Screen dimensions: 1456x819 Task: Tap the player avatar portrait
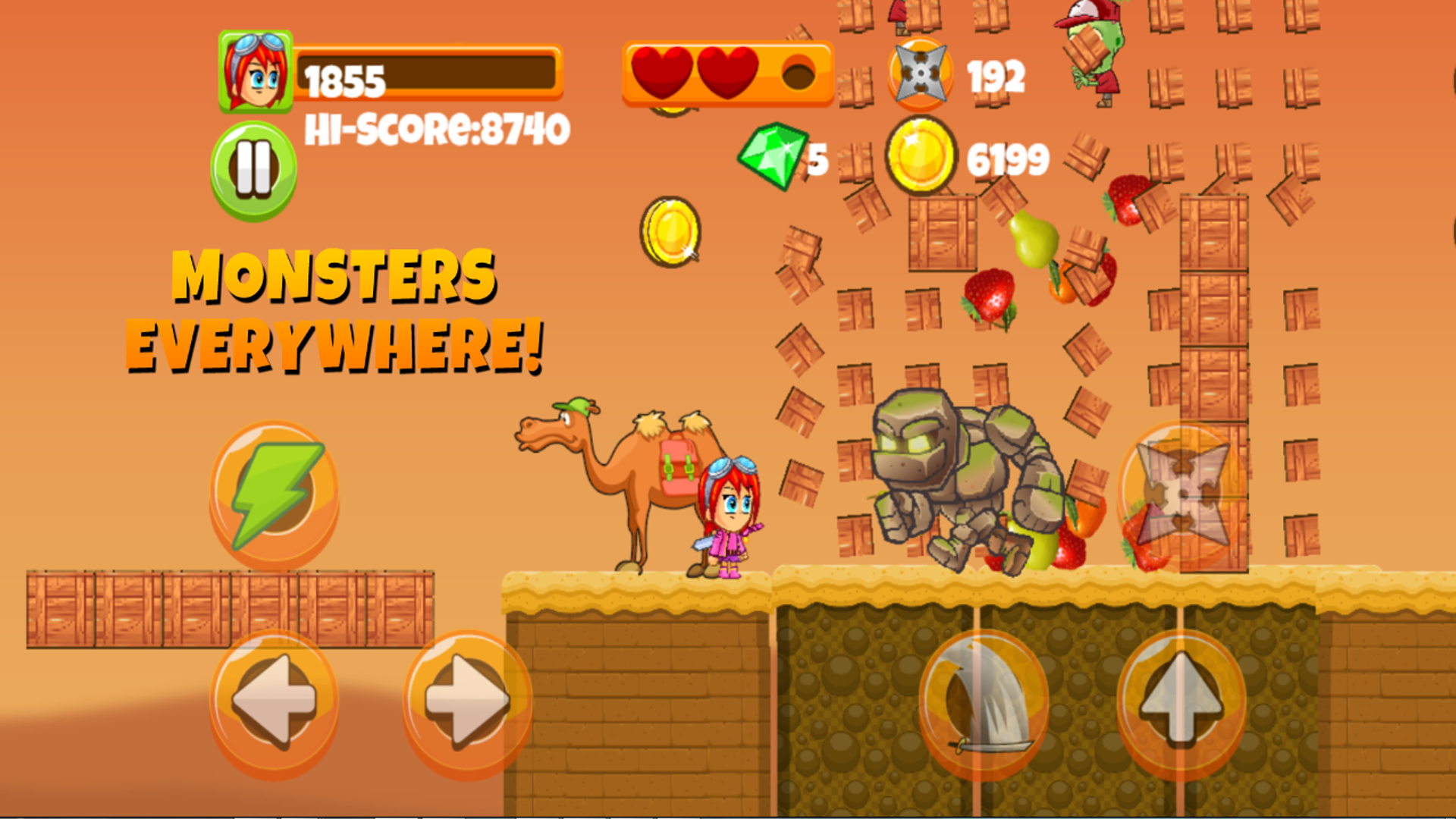click(256, 71)
